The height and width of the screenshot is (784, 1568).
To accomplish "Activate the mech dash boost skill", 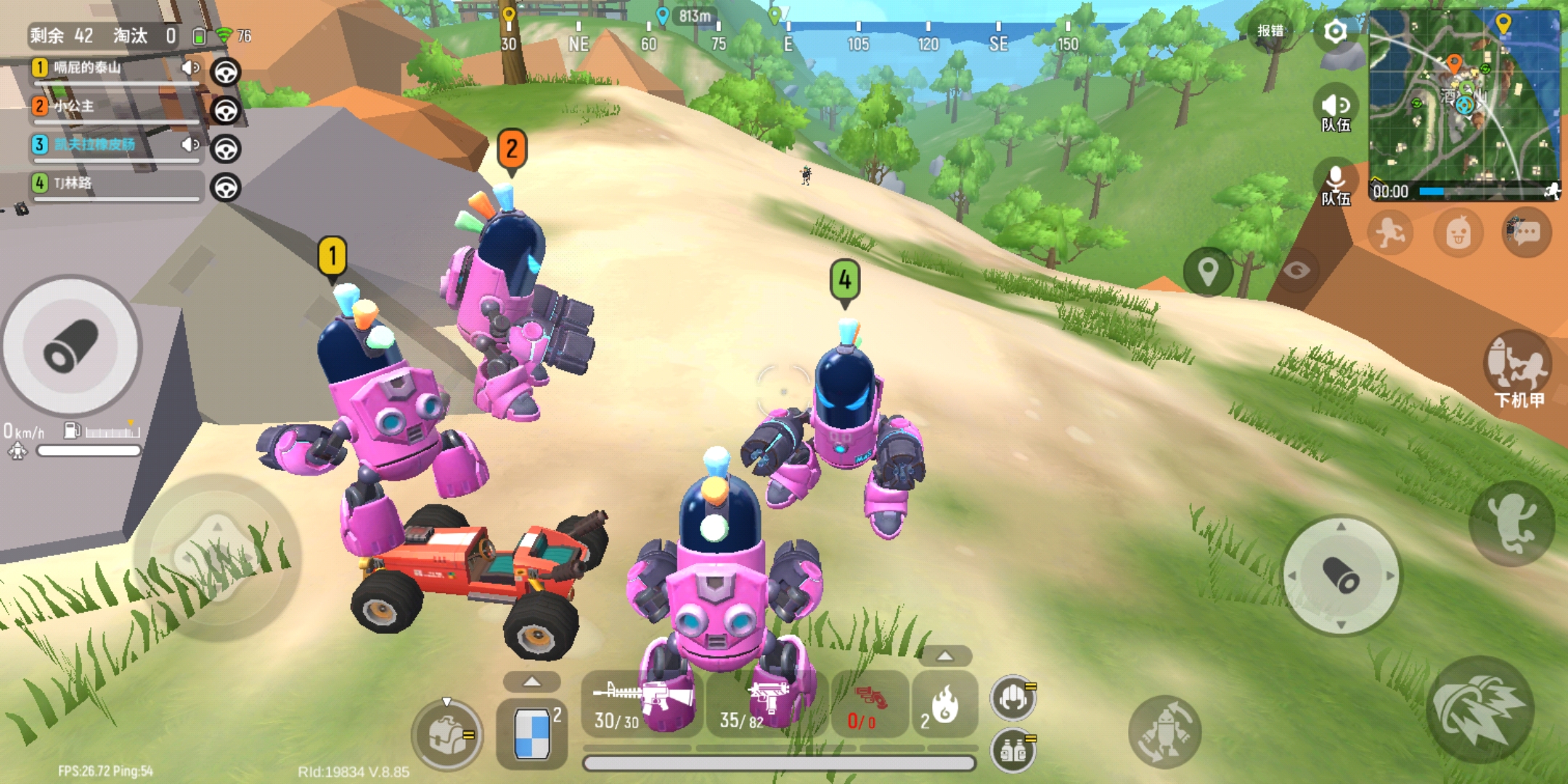I will coord(1480,710).
